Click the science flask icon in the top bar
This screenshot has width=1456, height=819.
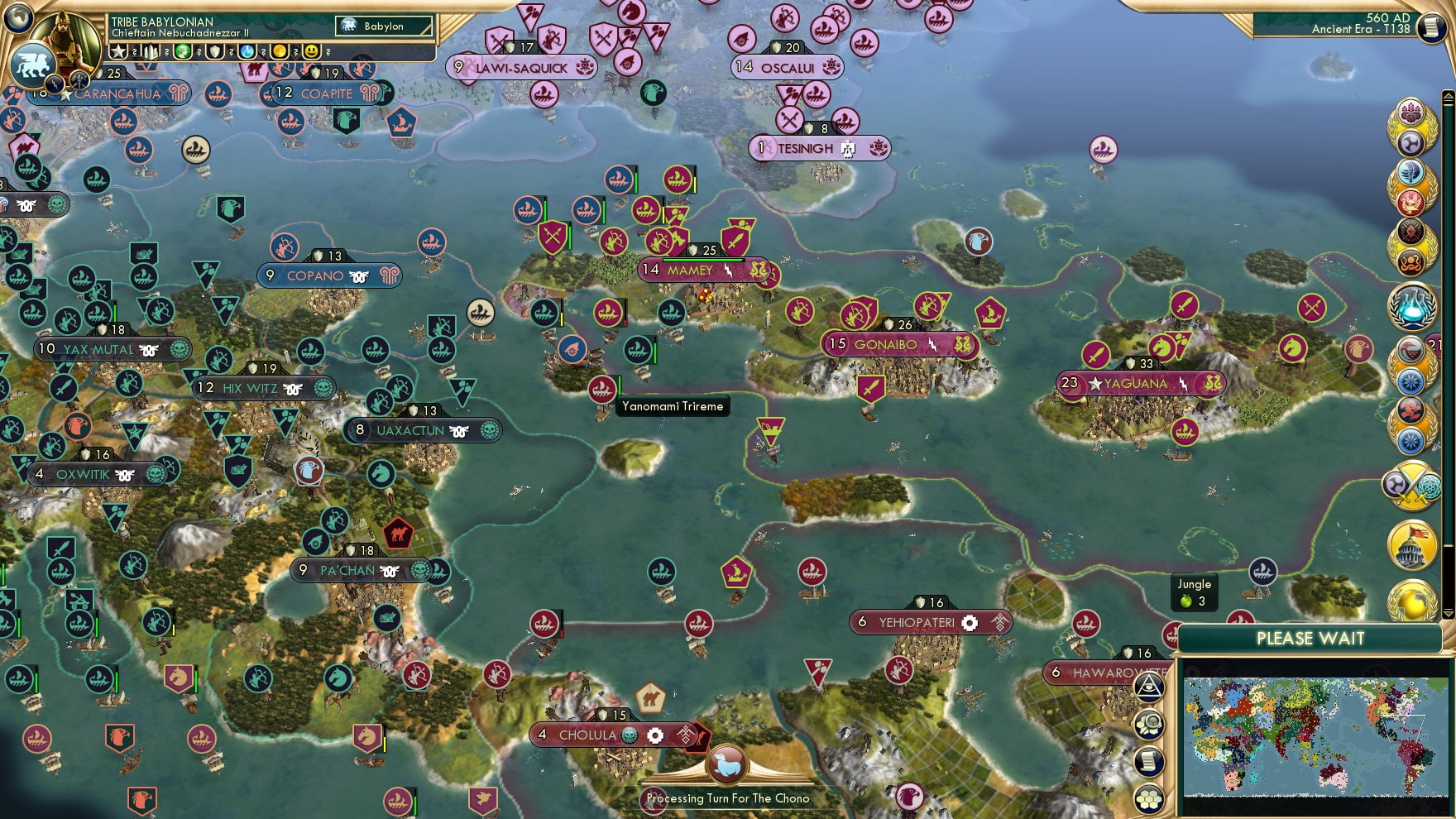(249, 51)
